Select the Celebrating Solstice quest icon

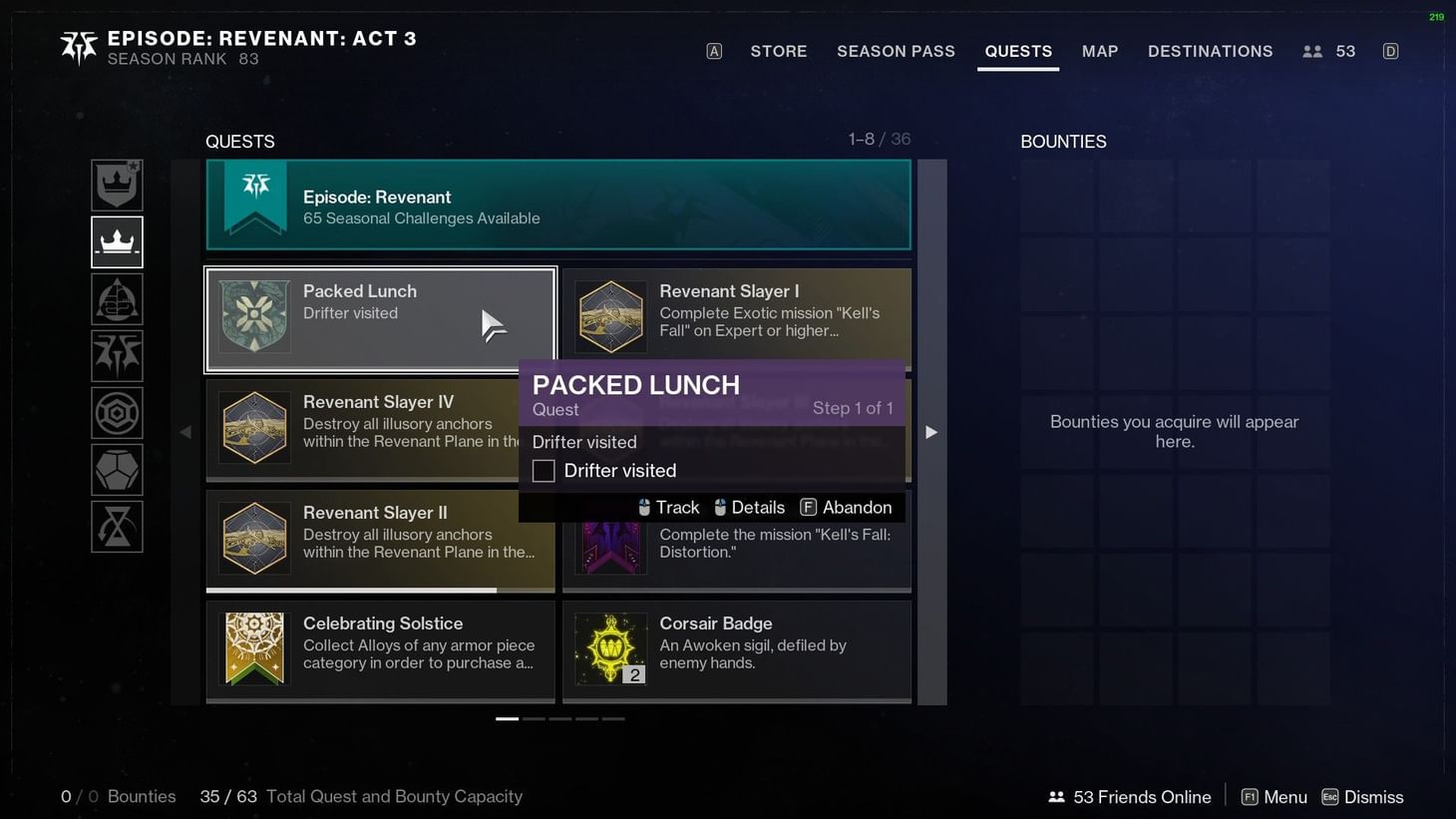click(254, 646)
